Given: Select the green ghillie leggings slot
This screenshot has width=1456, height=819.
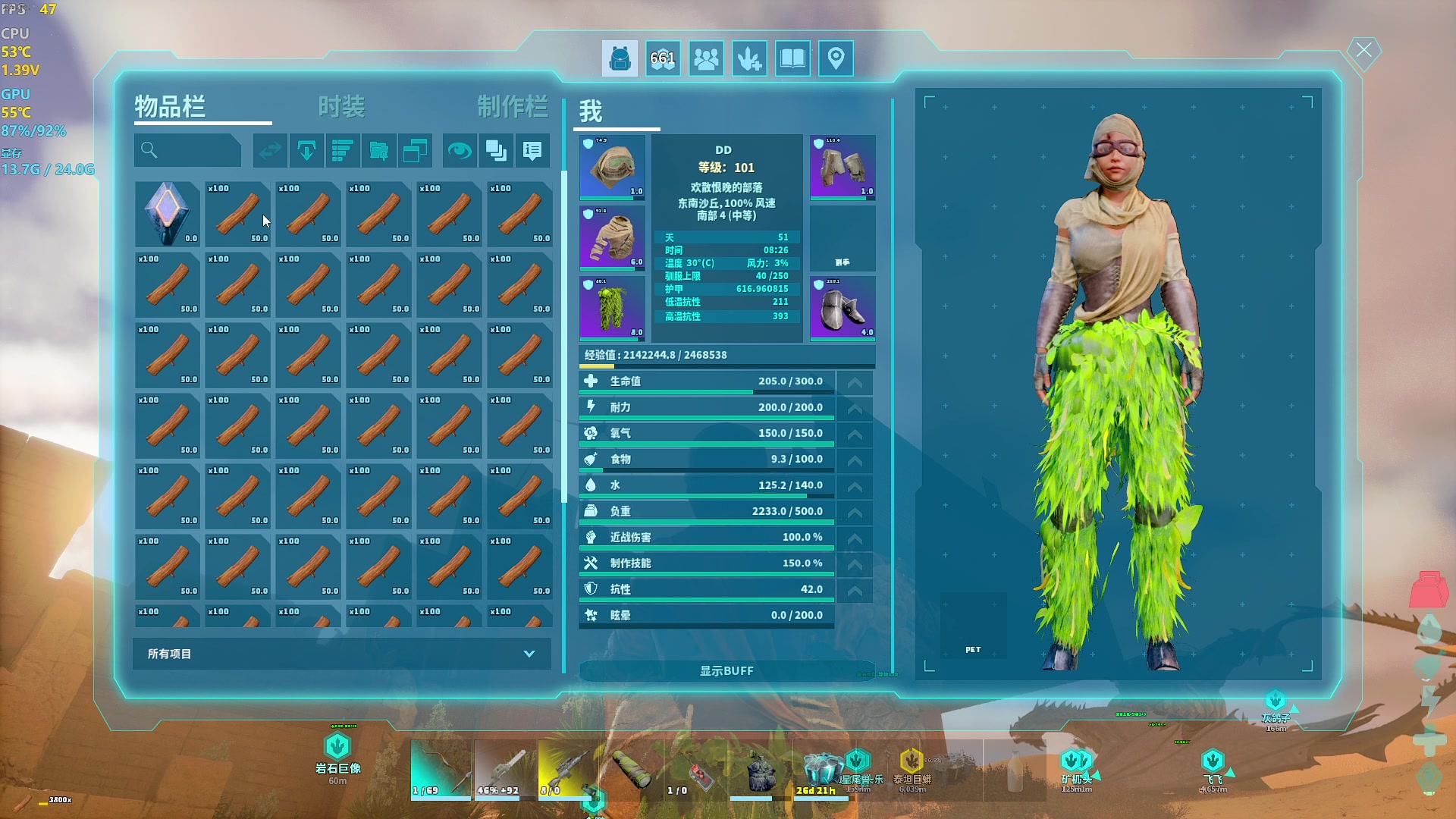Looking at the screenshot, I should coord(612,308).
